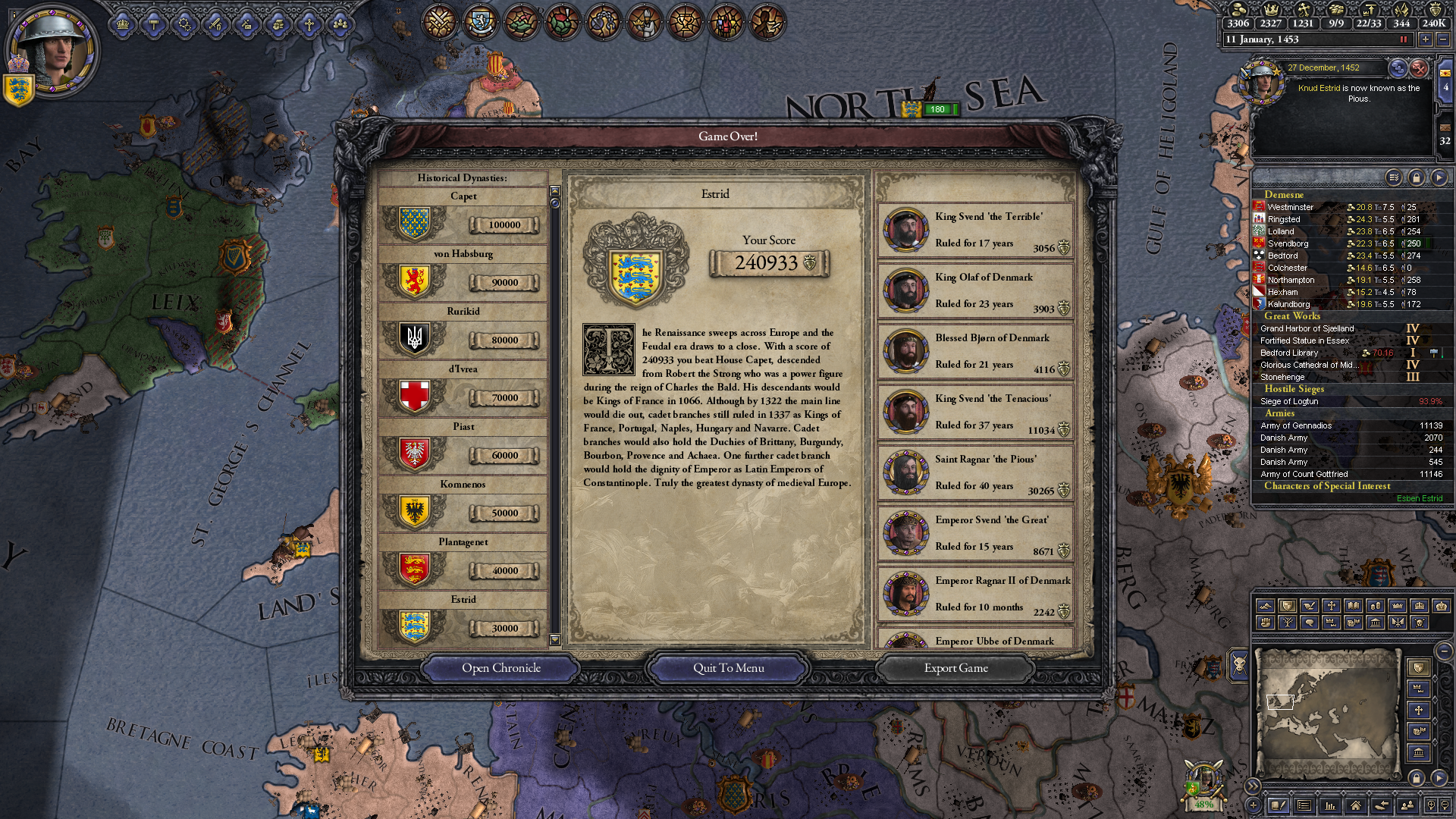
Task: Click the minimap
Action: click(1327, 711)
